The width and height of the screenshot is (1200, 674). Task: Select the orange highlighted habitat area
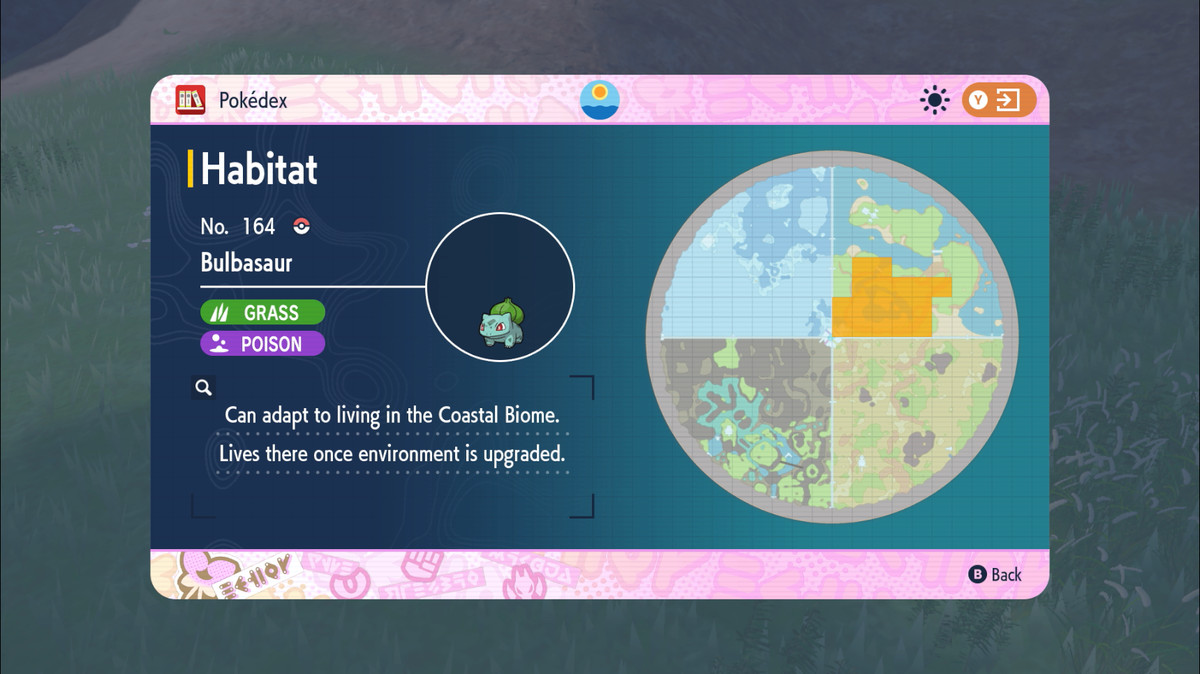[x=881, y=298]
